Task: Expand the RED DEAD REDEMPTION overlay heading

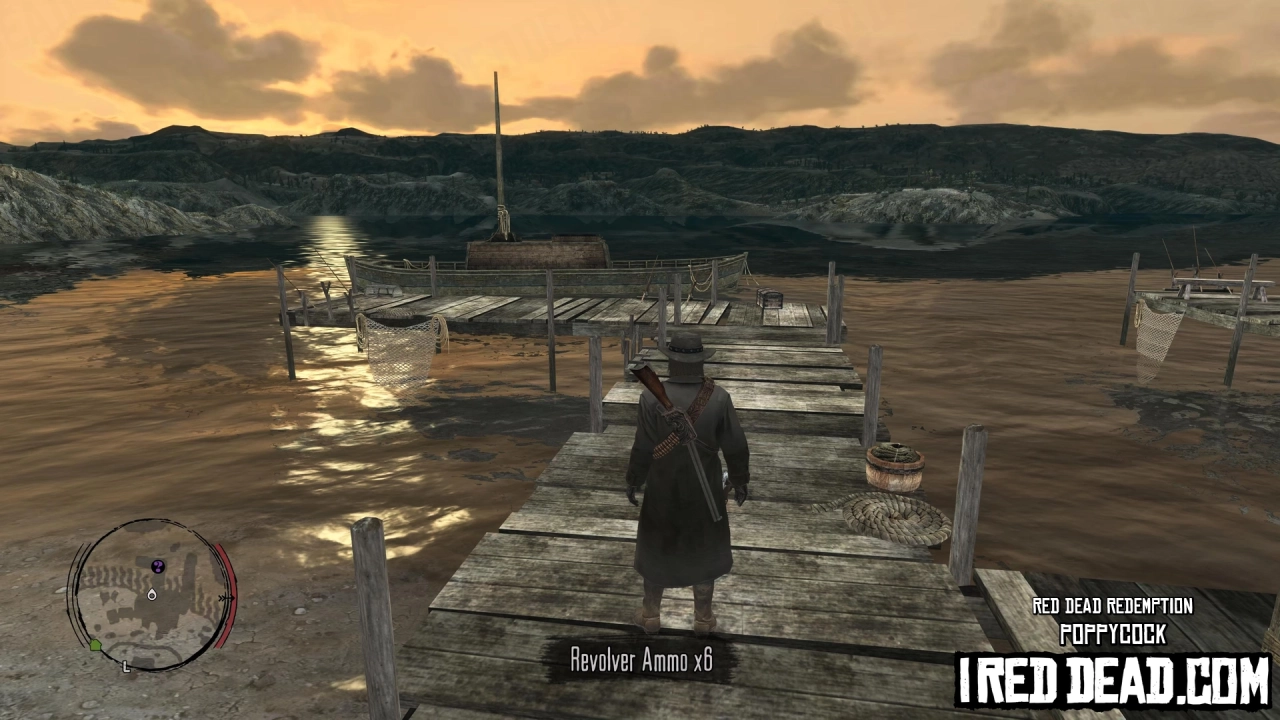Action: pyautogui.click(x=1112, y=606)
